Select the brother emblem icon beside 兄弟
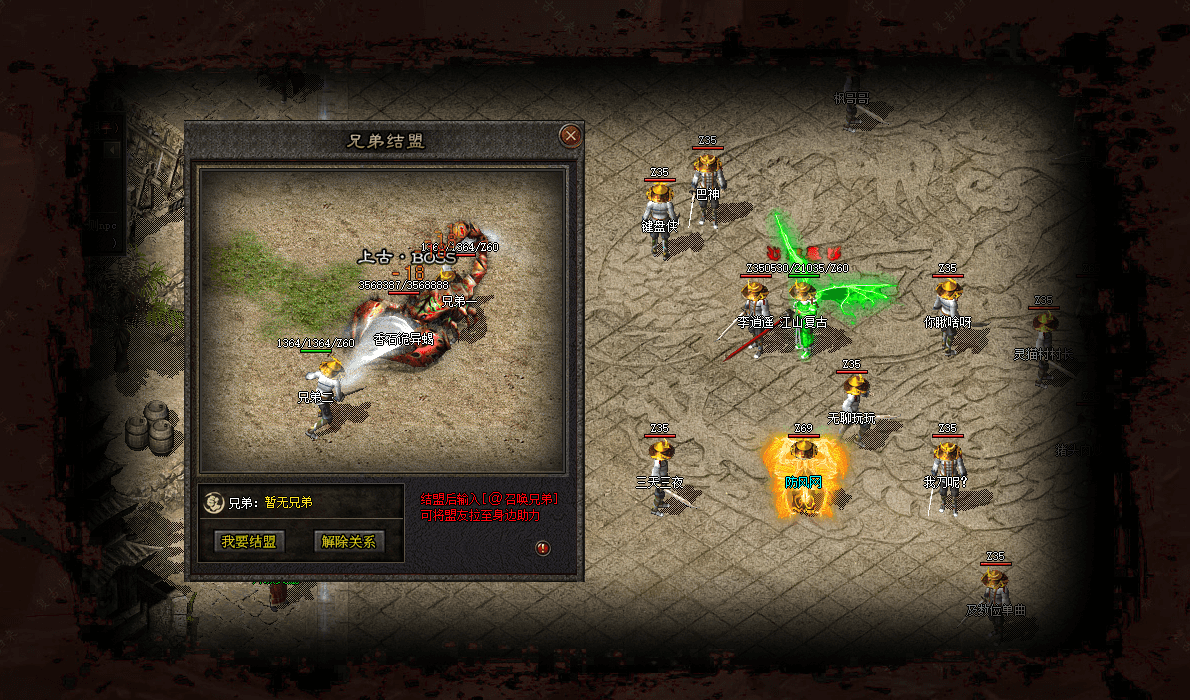Image resolution: width=1190 pixels, height=700 pixels. [213, 503]
